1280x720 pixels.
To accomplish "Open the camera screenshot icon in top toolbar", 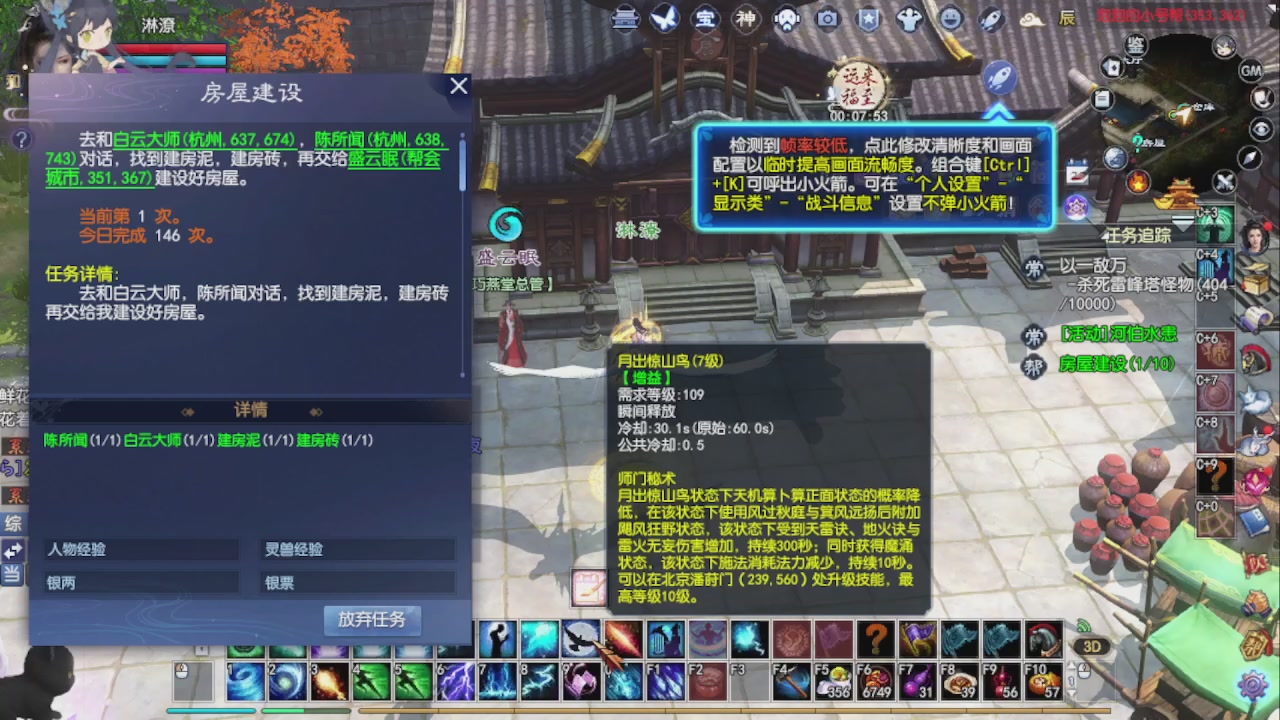I will (x=827, y=18).
